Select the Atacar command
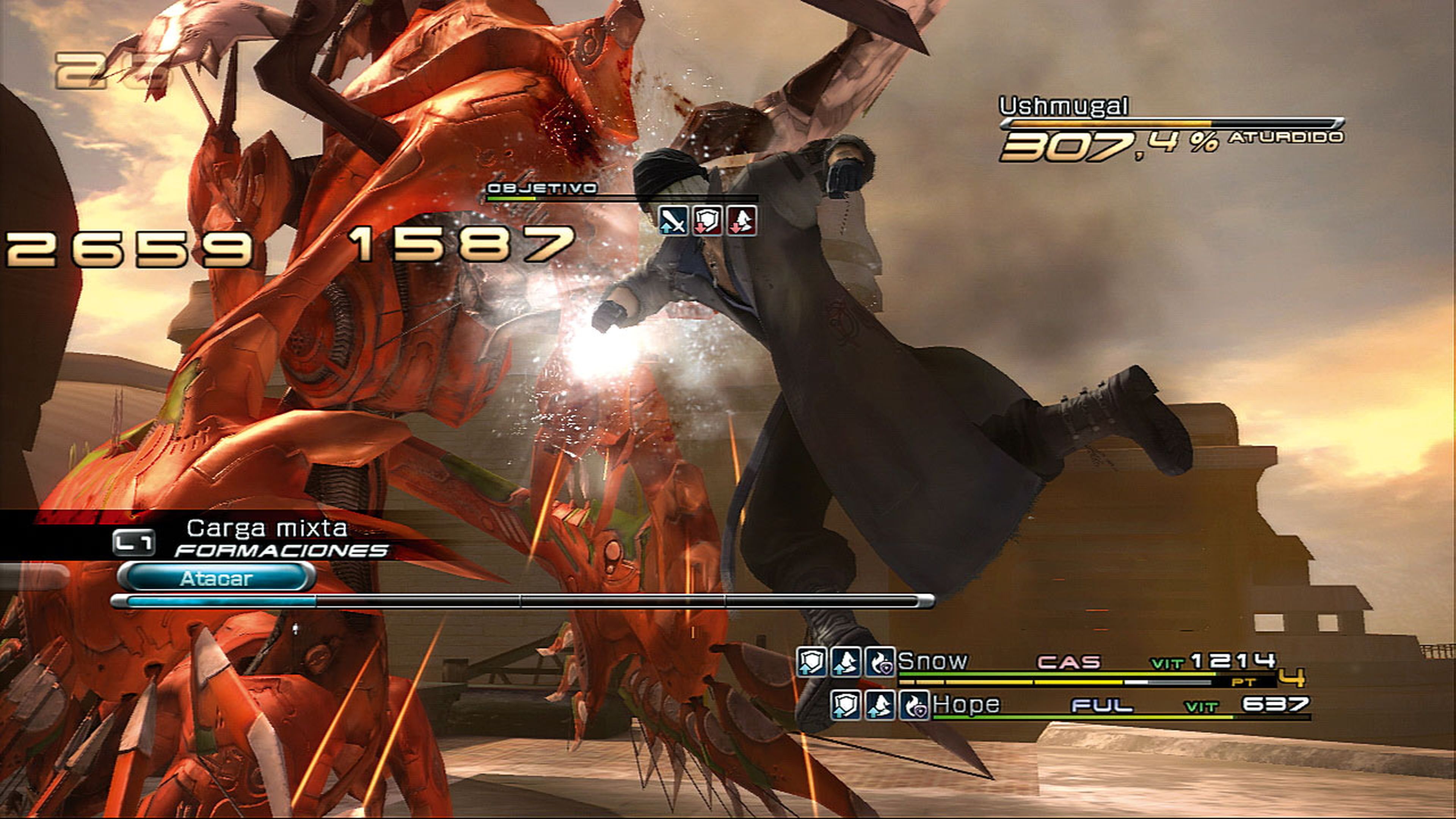This screenshot has height=819, width=1456. [x=216, y=577]
